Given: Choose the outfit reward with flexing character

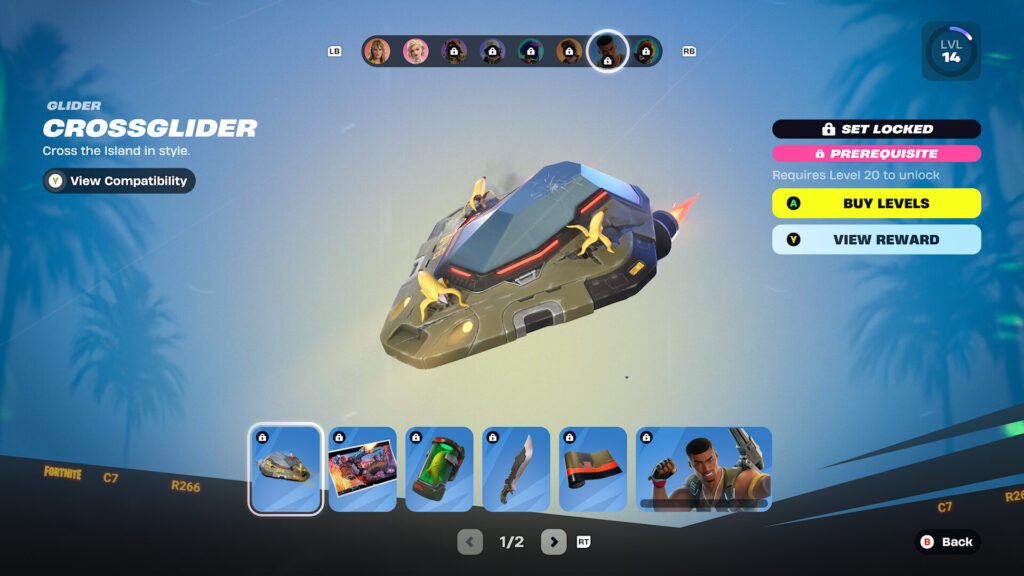Looking at the screenshot, I should (x=704, y=469).
